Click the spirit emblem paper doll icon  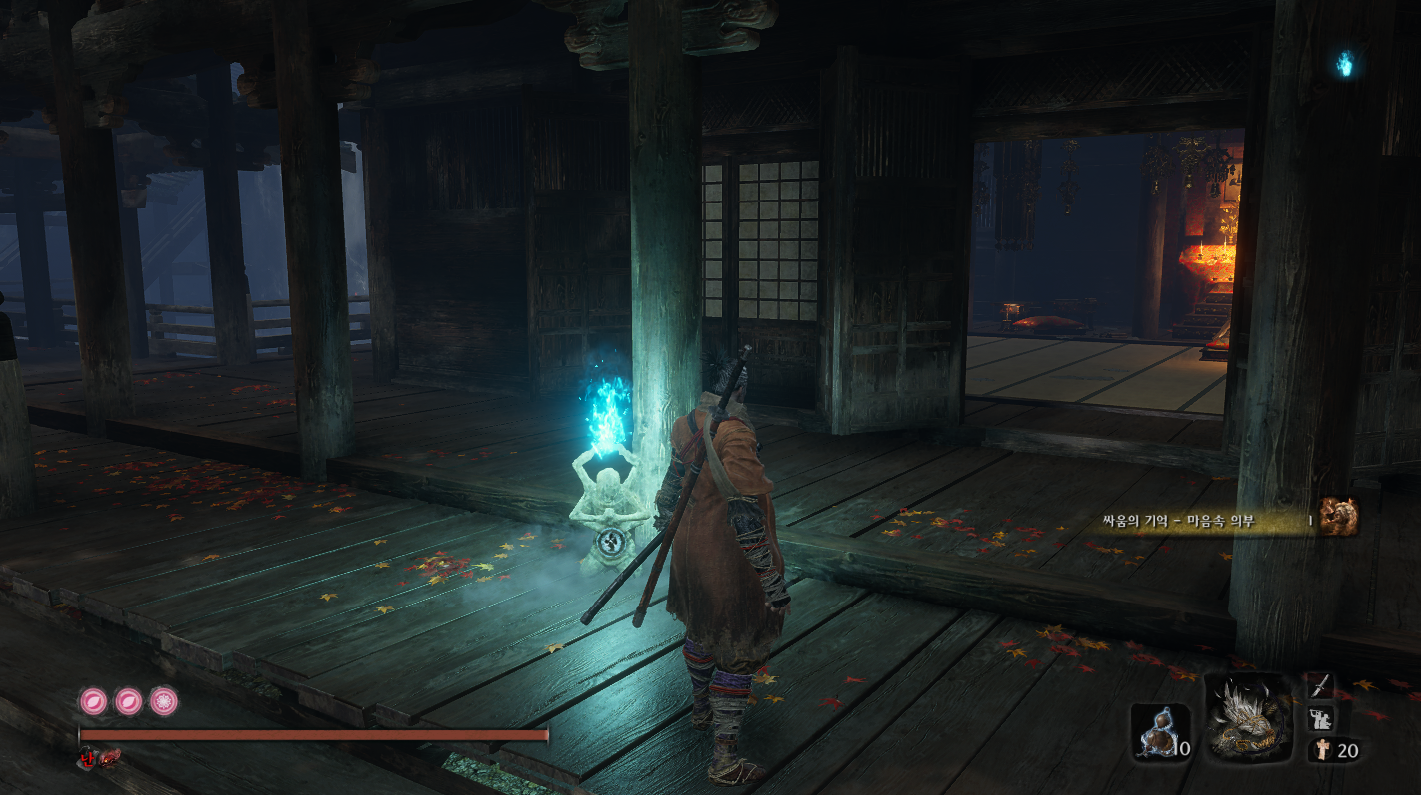(x=1323, y=750)
